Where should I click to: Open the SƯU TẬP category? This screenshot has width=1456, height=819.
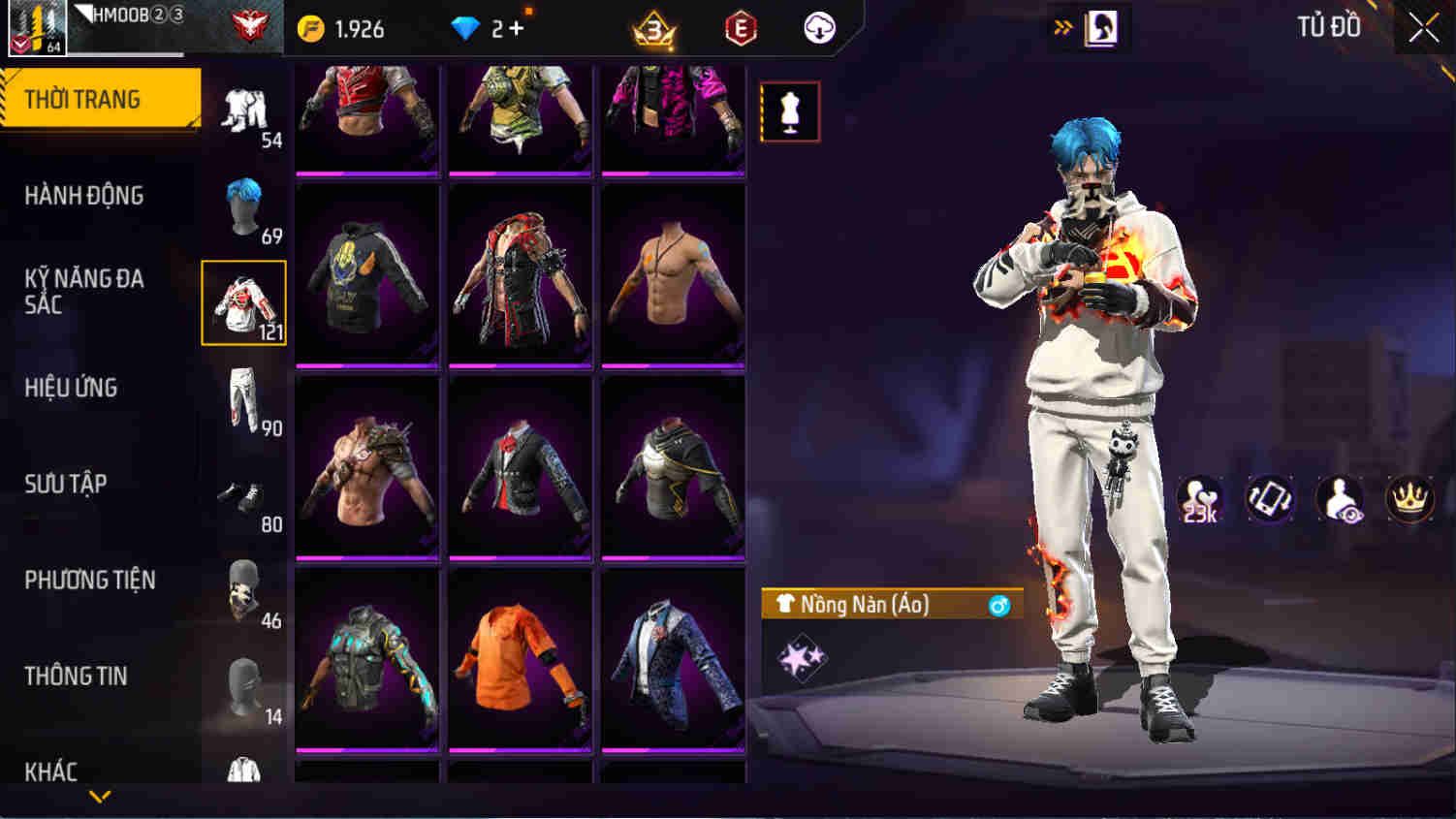pyautogui.click(x=63, y=484)
